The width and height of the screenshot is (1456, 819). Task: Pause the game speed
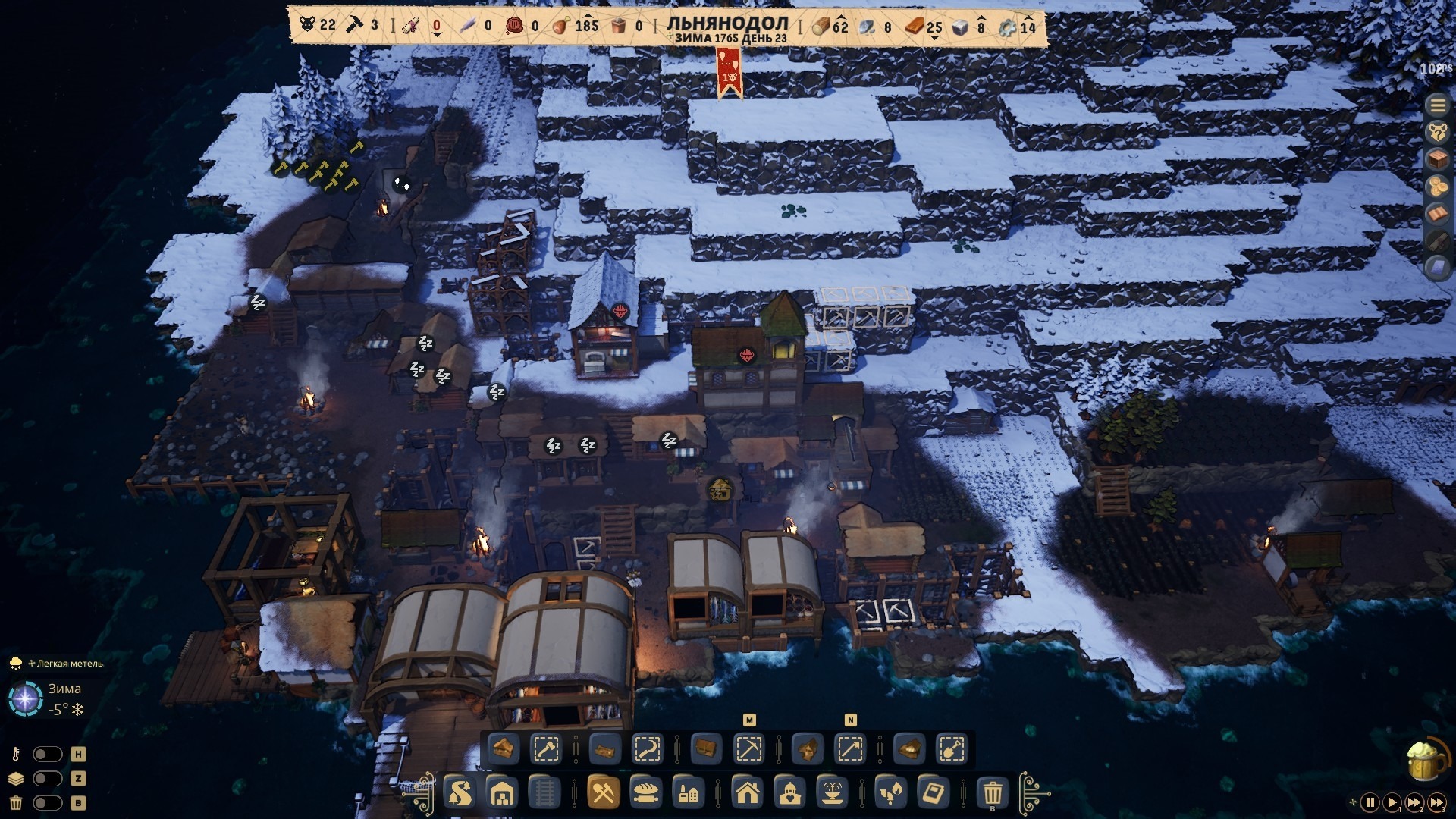point(1370,802)
